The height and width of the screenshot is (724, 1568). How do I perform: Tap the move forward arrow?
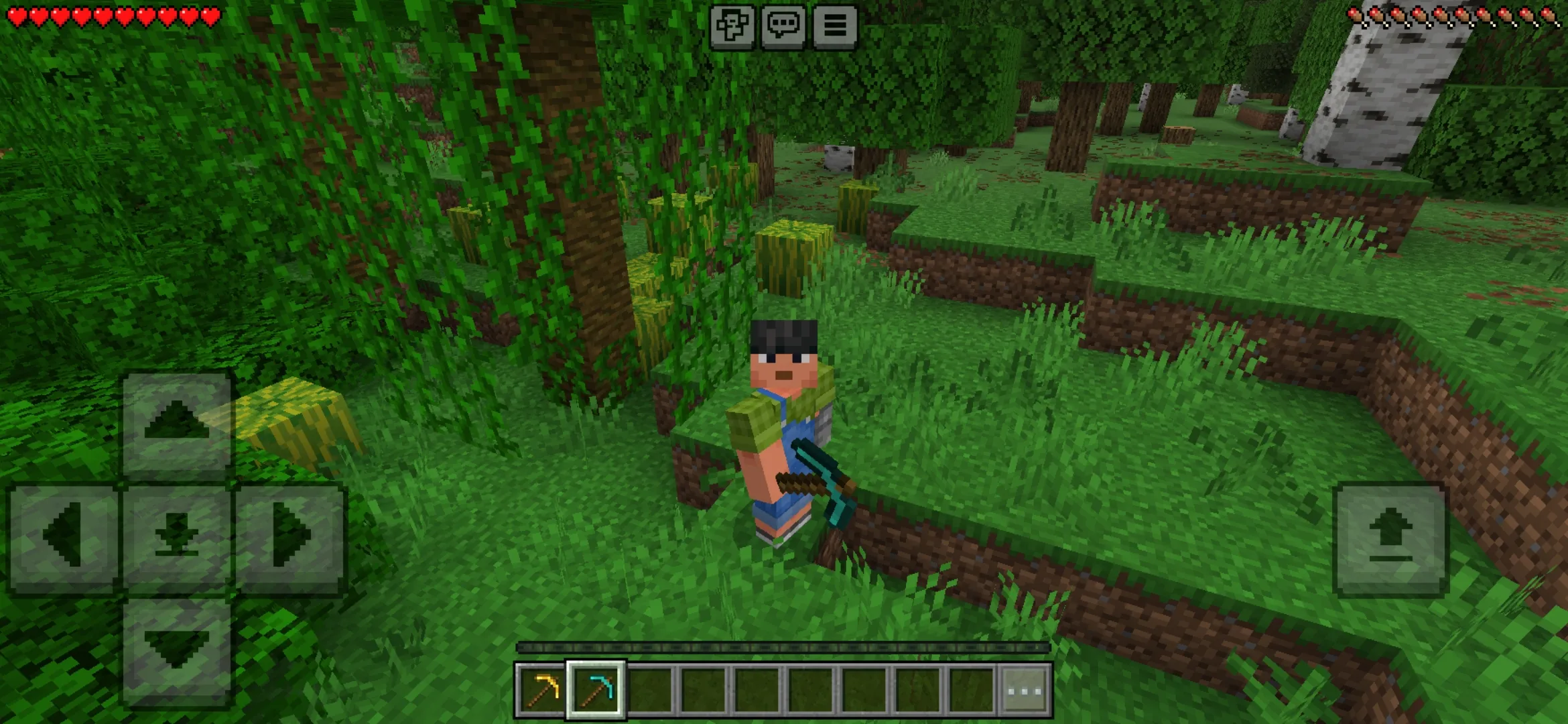[176, 424]
